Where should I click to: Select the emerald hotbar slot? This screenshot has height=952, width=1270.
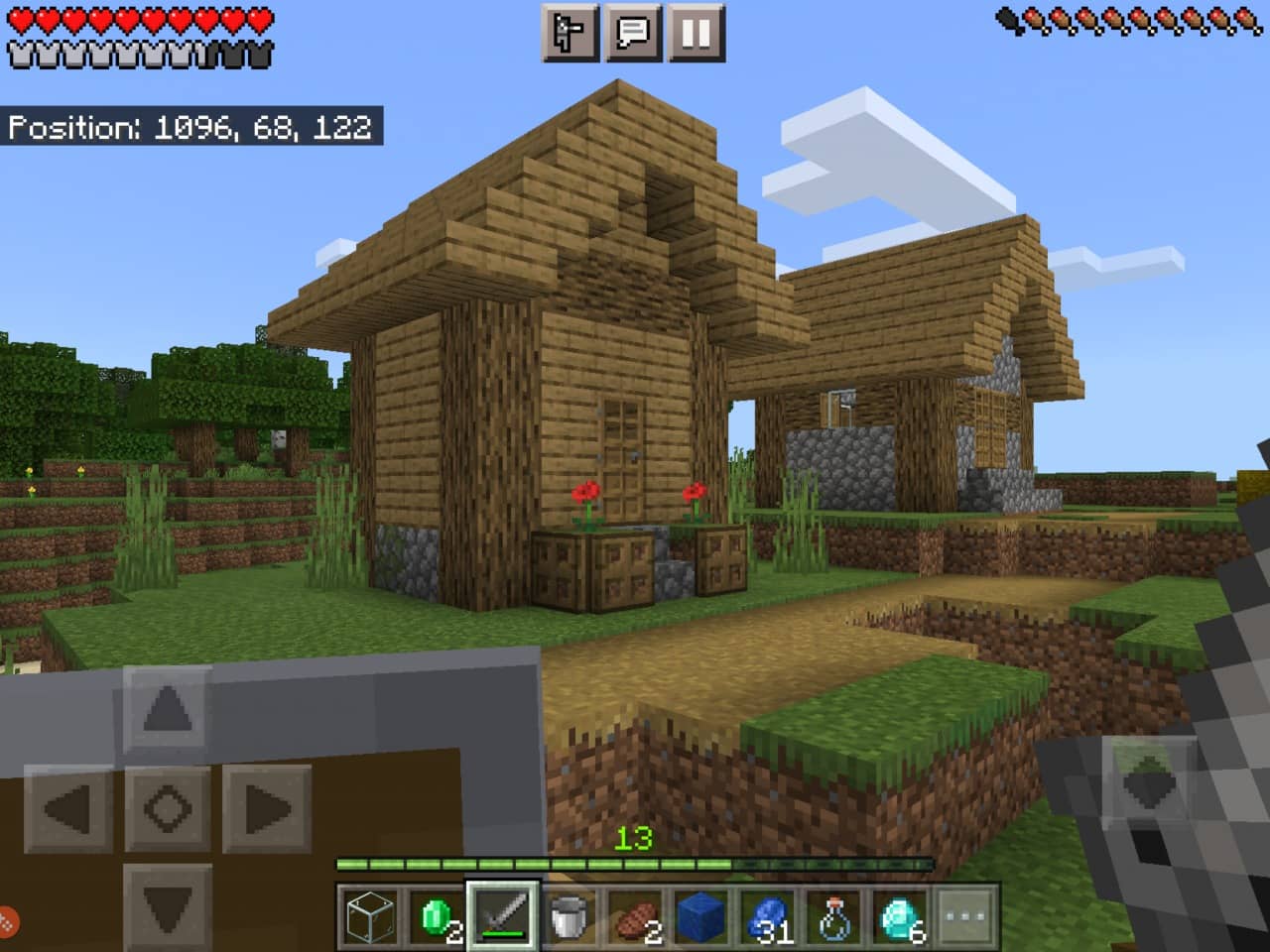click(437, 915)
